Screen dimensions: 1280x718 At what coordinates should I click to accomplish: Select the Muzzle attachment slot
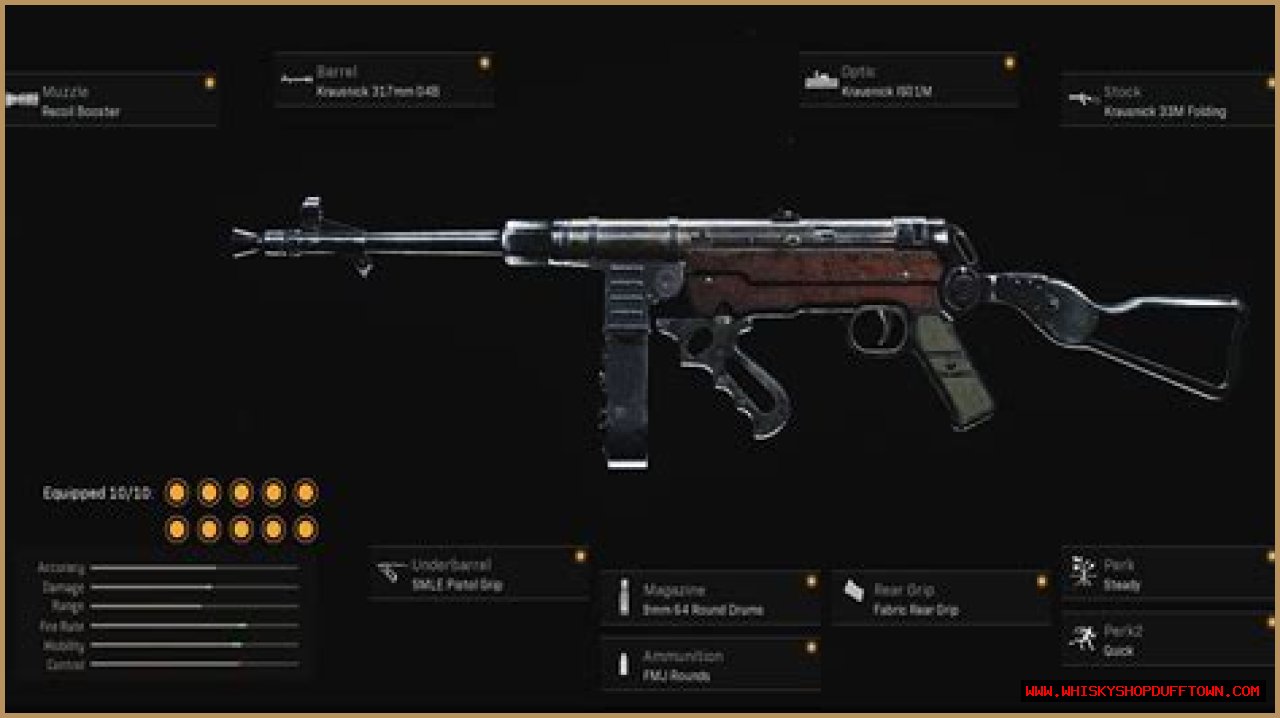click(x=110, y=101)
